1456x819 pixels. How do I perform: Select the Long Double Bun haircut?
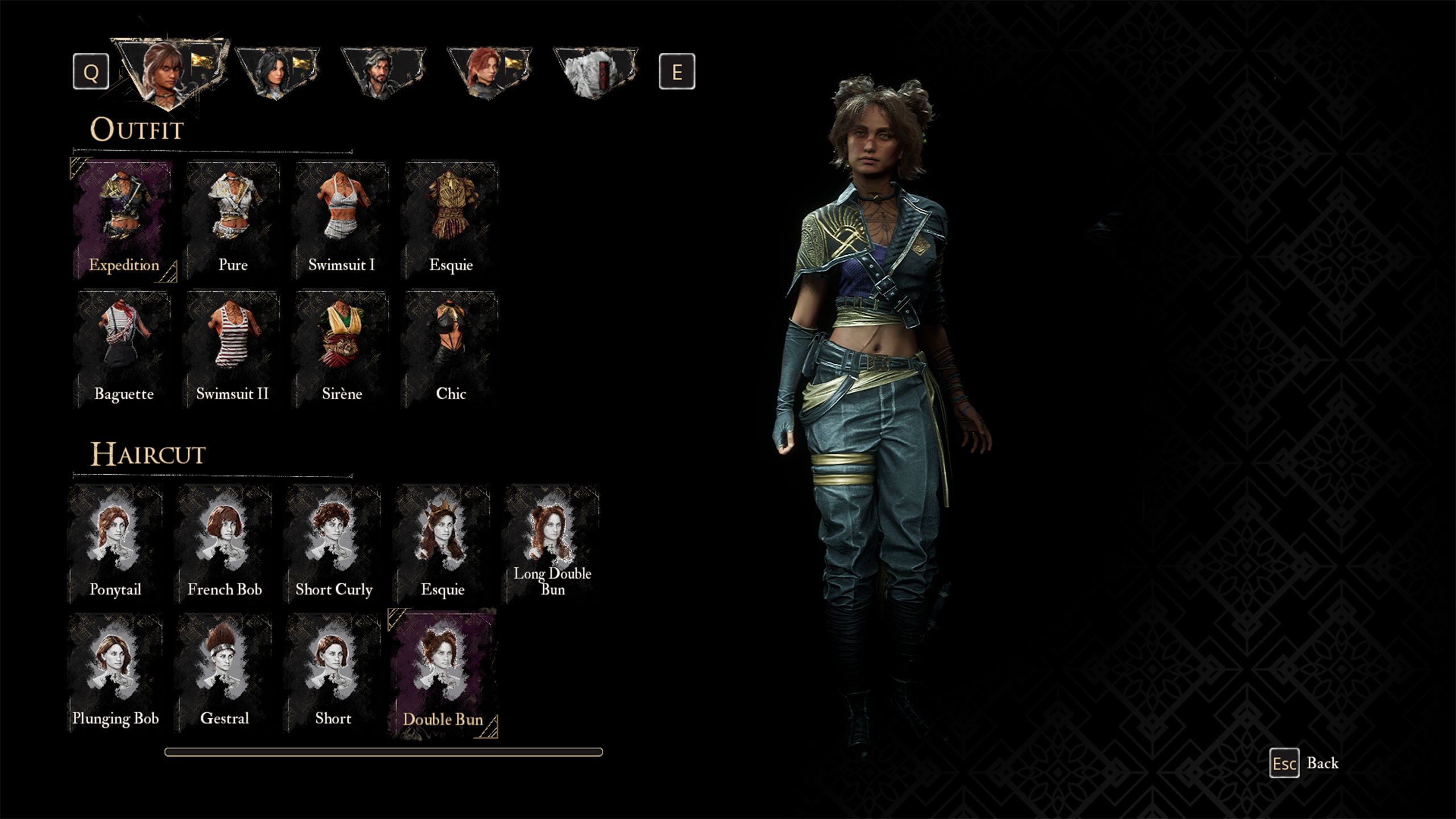click(x=552, y=544)
